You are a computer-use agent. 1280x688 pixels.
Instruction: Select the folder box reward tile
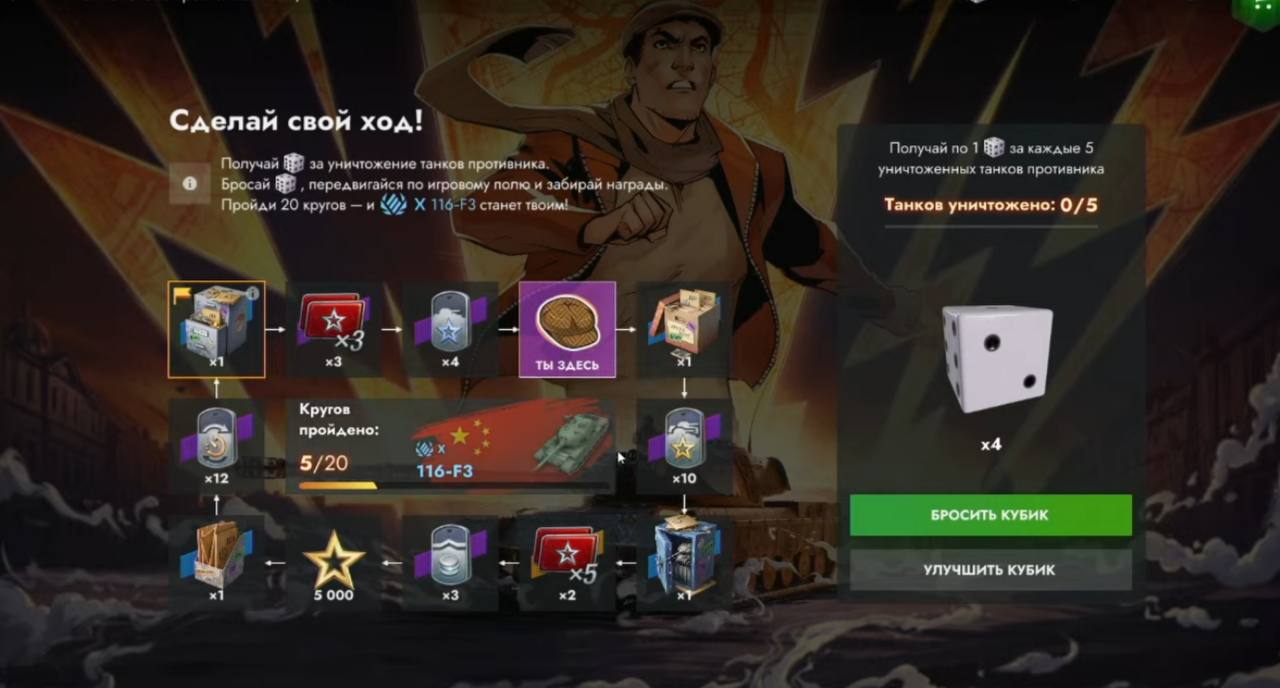click(216, 563)
